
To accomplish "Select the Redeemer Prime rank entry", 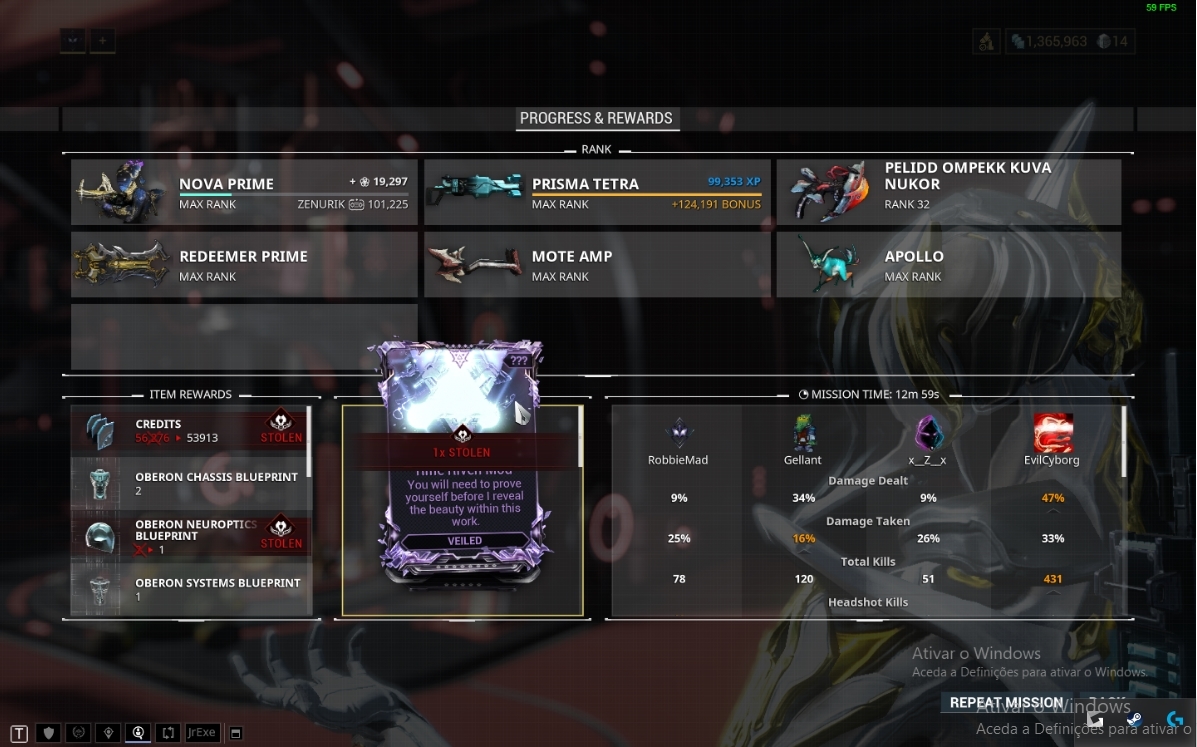I will [244, 264].
